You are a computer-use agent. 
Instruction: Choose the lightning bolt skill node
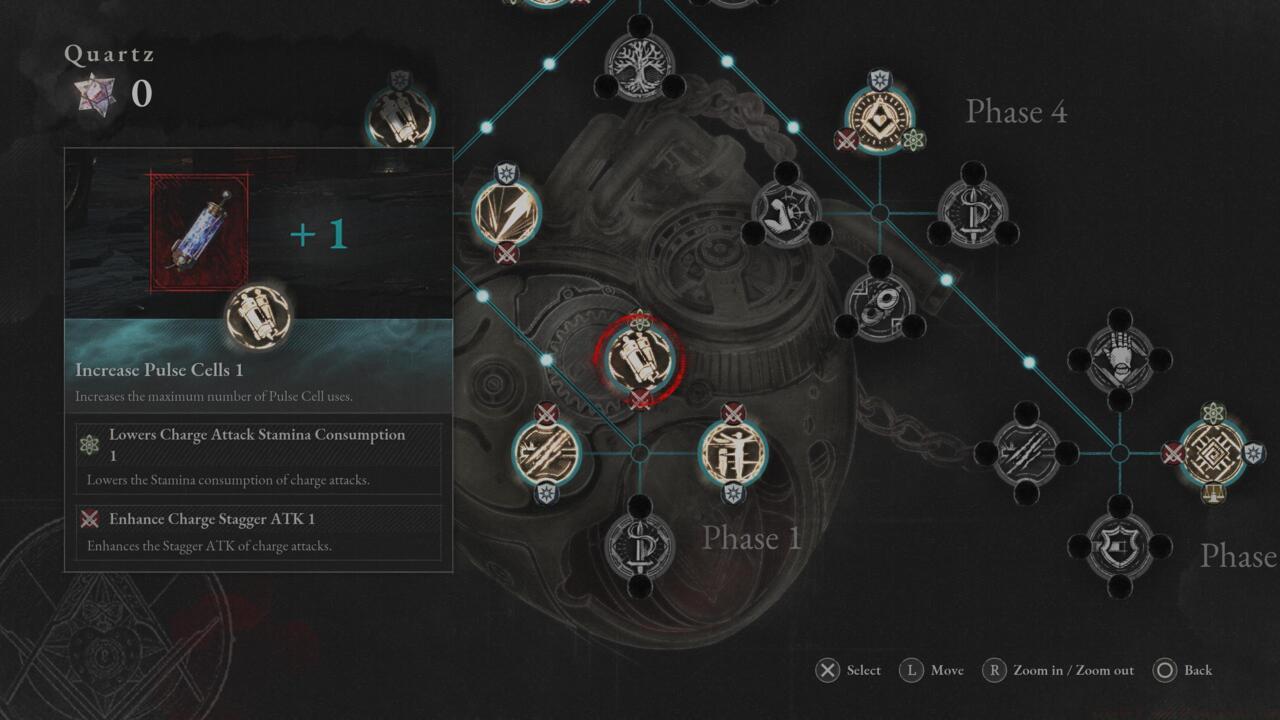coord(506,212)
